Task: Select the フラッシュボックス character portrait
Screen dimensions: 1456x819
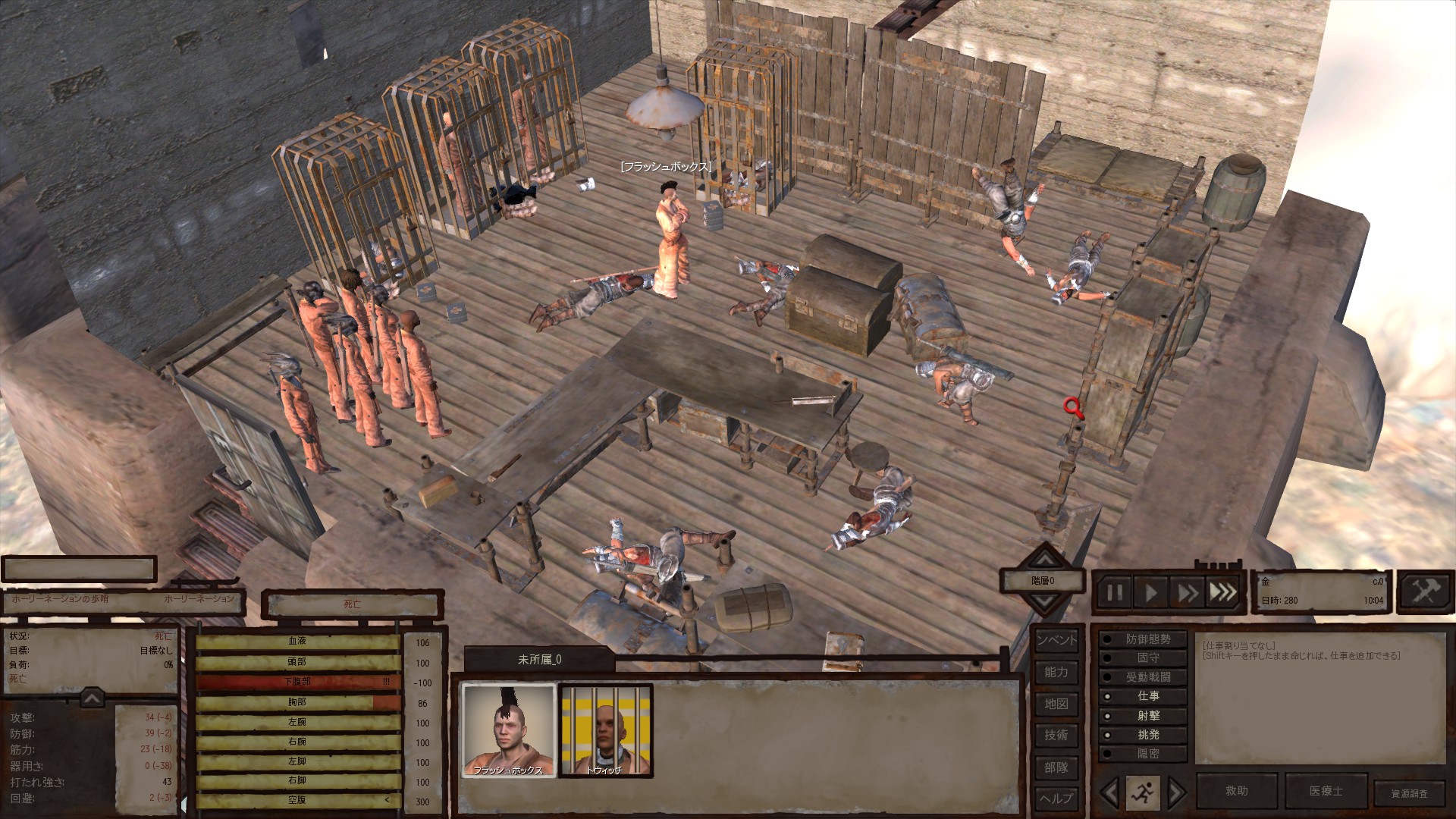Action: (509, 730)
